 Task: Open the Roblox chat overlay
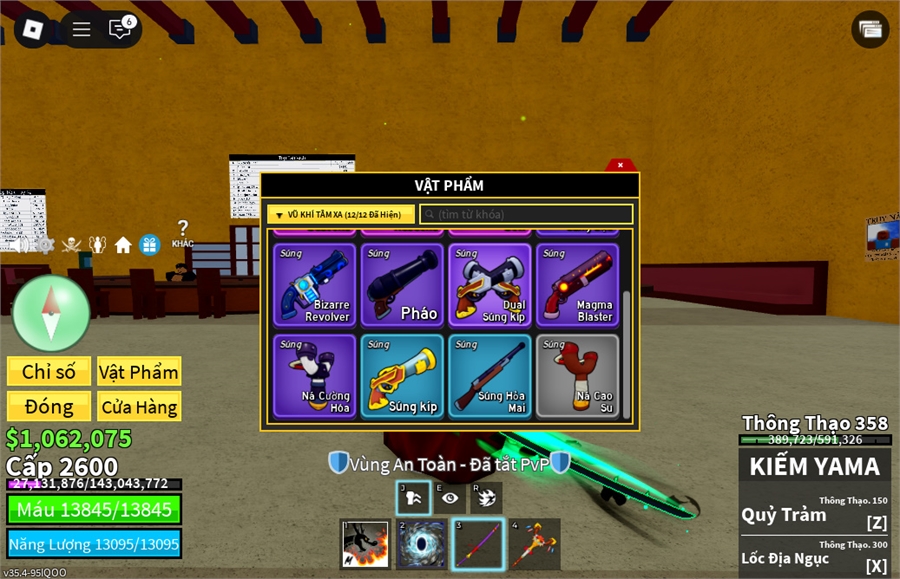120,29
